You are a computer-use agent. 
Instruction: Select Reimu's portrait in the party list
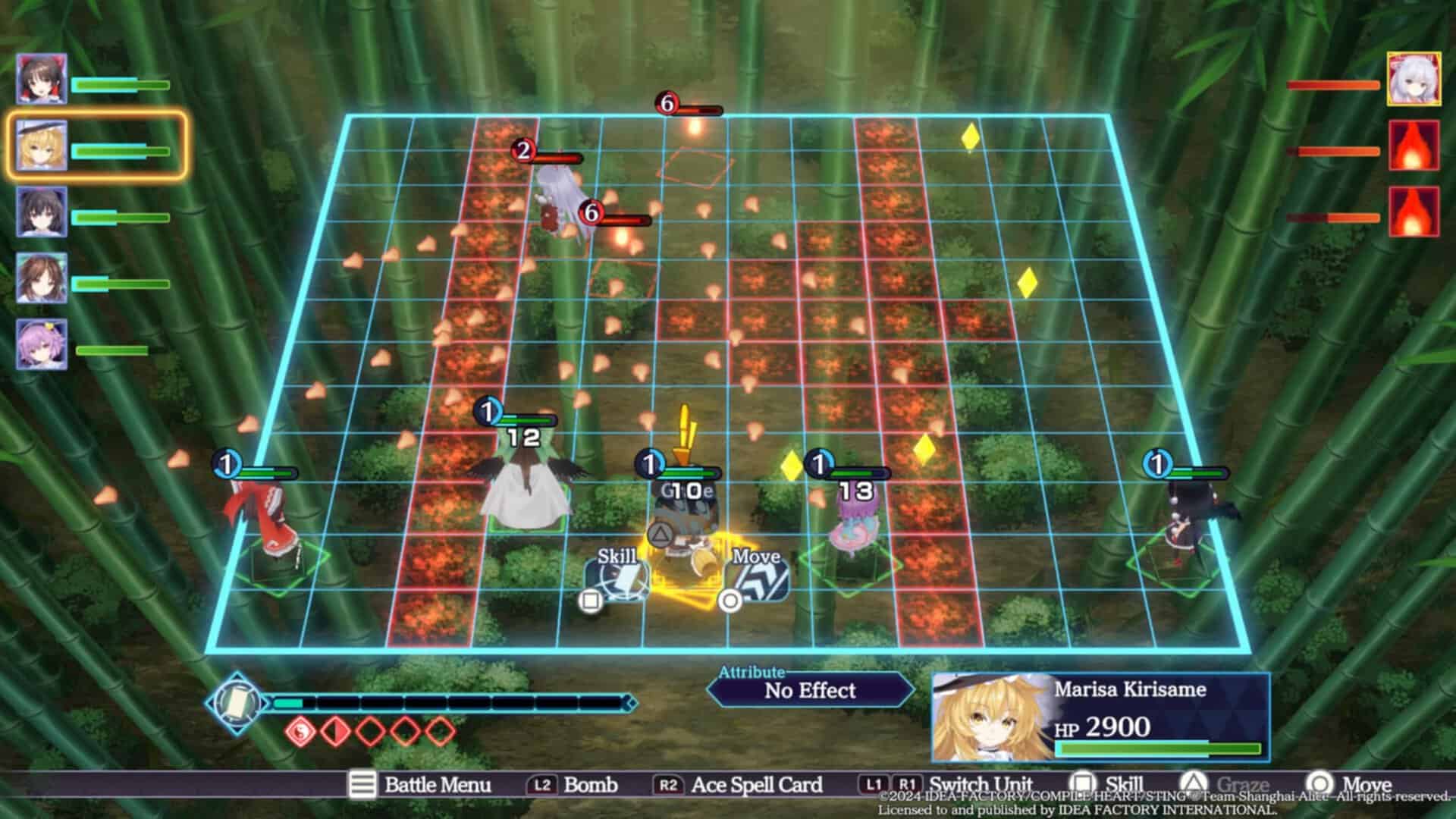(42, 79)
